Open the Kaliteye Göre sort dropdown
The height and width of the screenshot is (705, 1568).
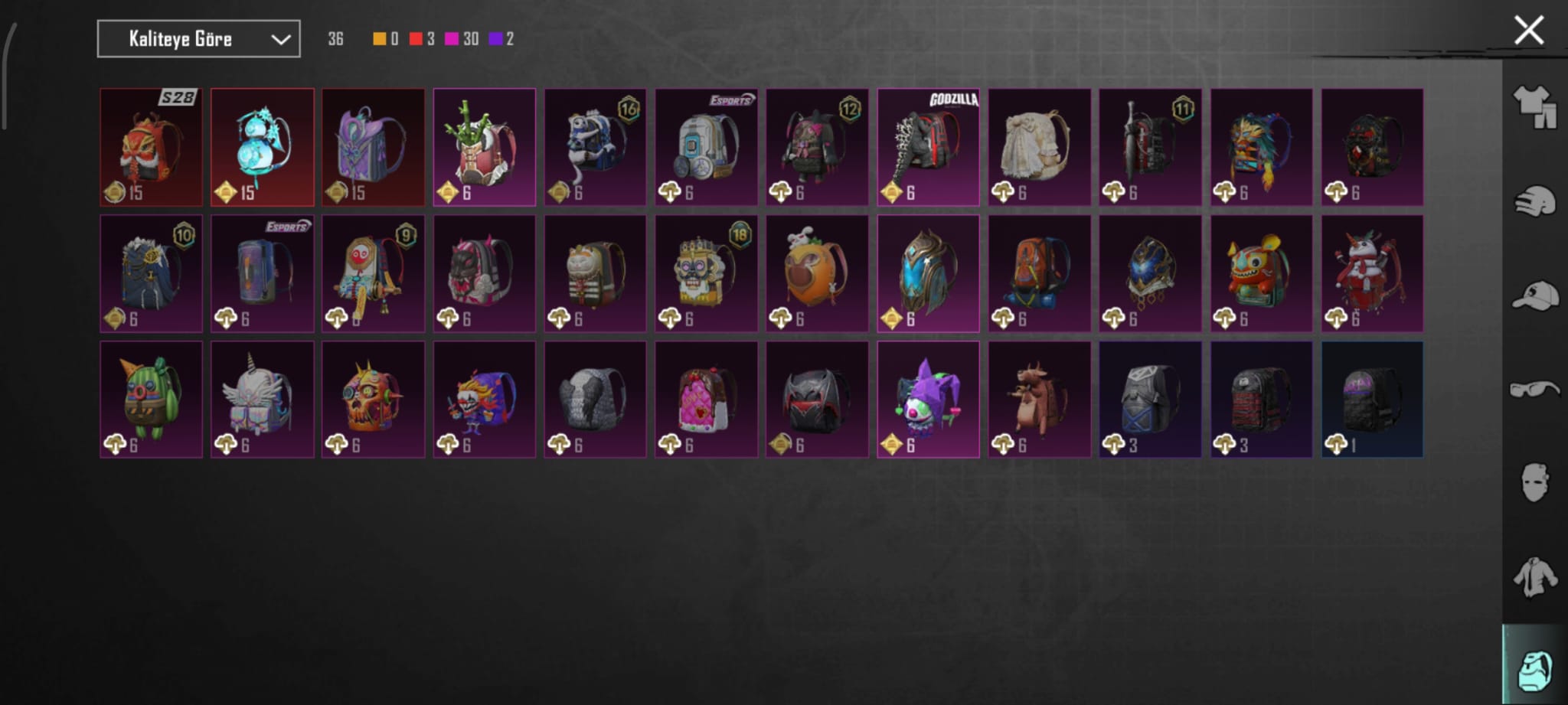pyautogui.click(x=198, y=39)
